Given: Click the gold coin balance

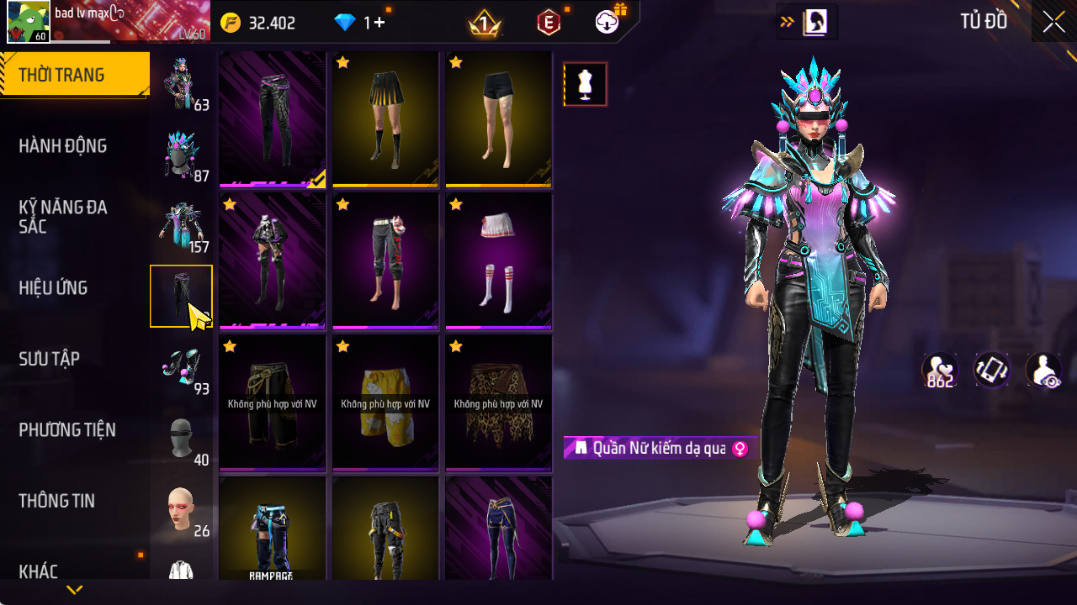Looking at the screenshot, I should 259,23.
